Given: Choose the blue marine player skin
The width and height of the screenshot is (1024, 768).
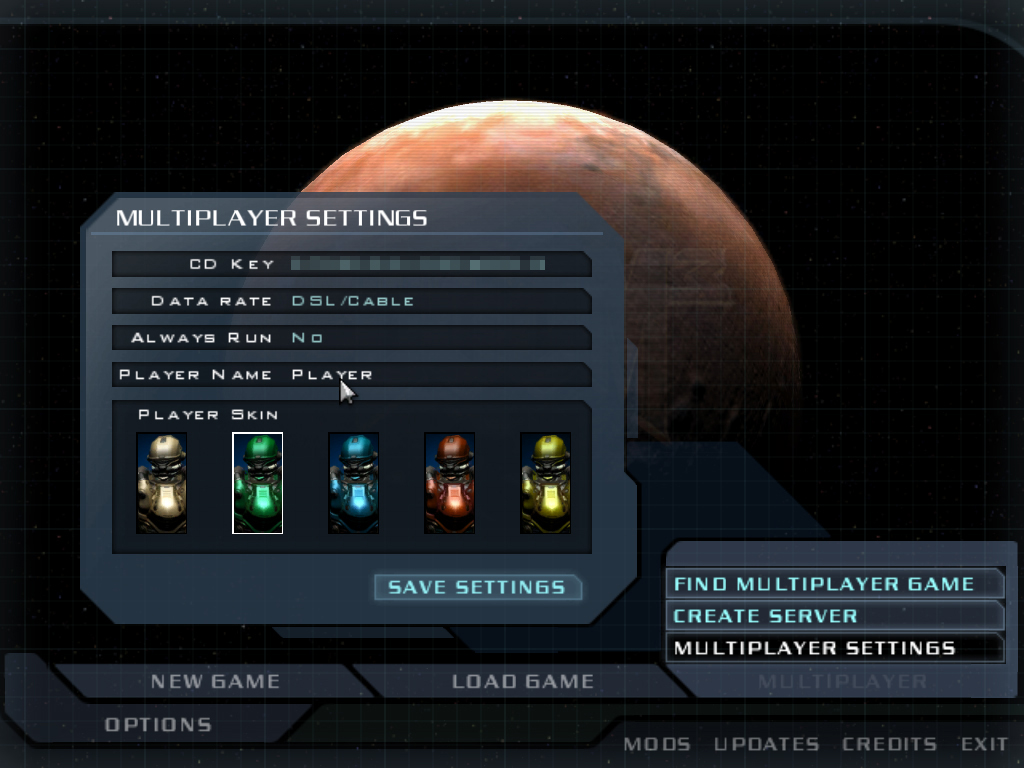Looking at the screenshot, I should (354, 483).
